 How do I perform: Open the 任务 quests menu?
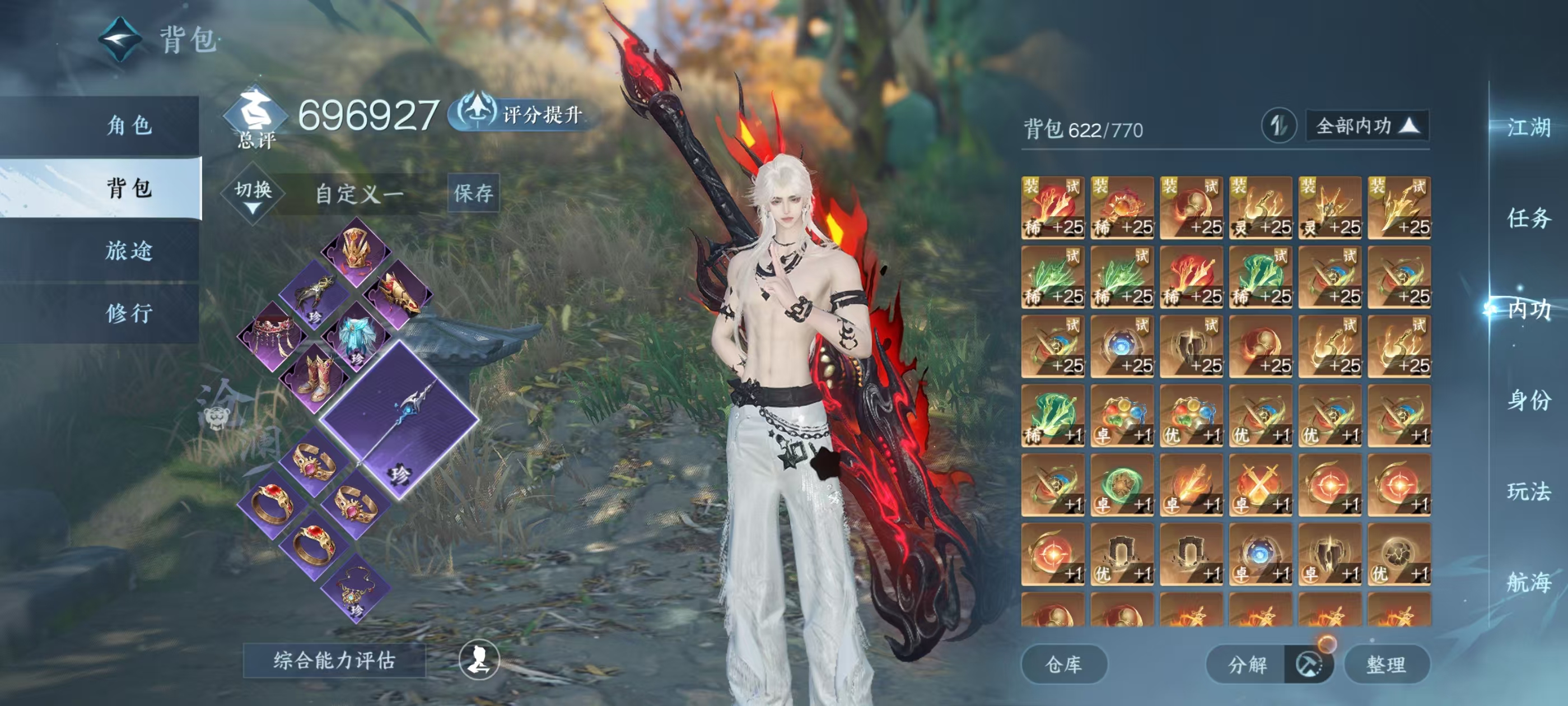[x=1528, y=217]
